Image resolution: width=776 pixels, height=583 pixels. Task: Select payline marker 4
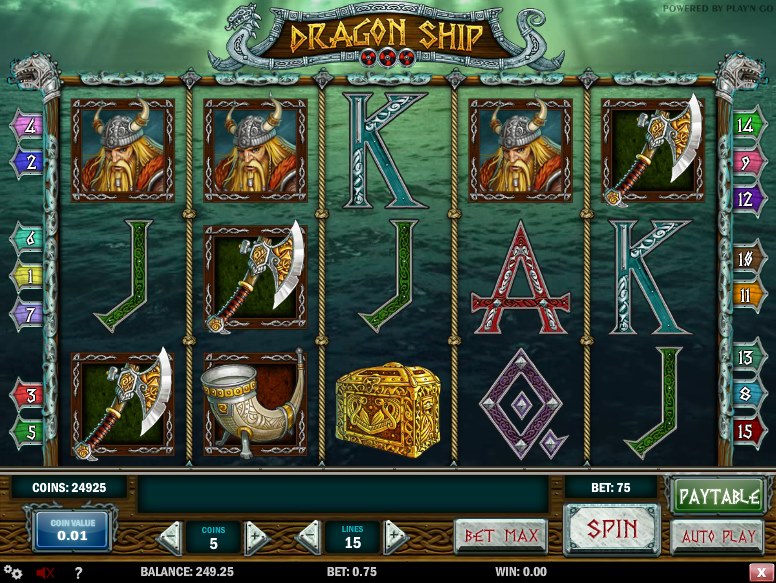pyautogui.click(x=28, y=126)
